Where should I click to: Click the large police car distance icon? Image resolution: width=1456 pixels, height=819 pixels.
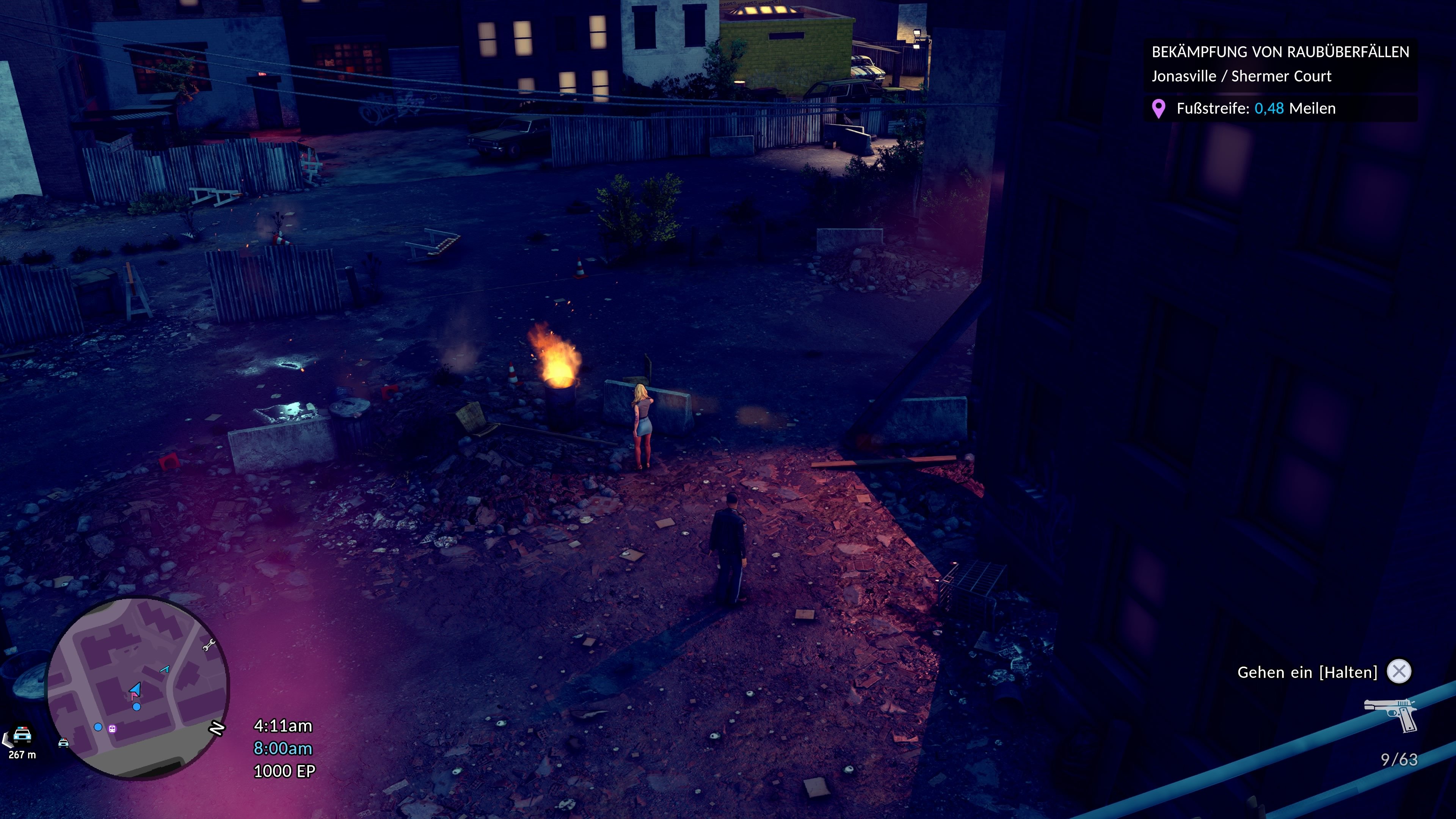22,734
